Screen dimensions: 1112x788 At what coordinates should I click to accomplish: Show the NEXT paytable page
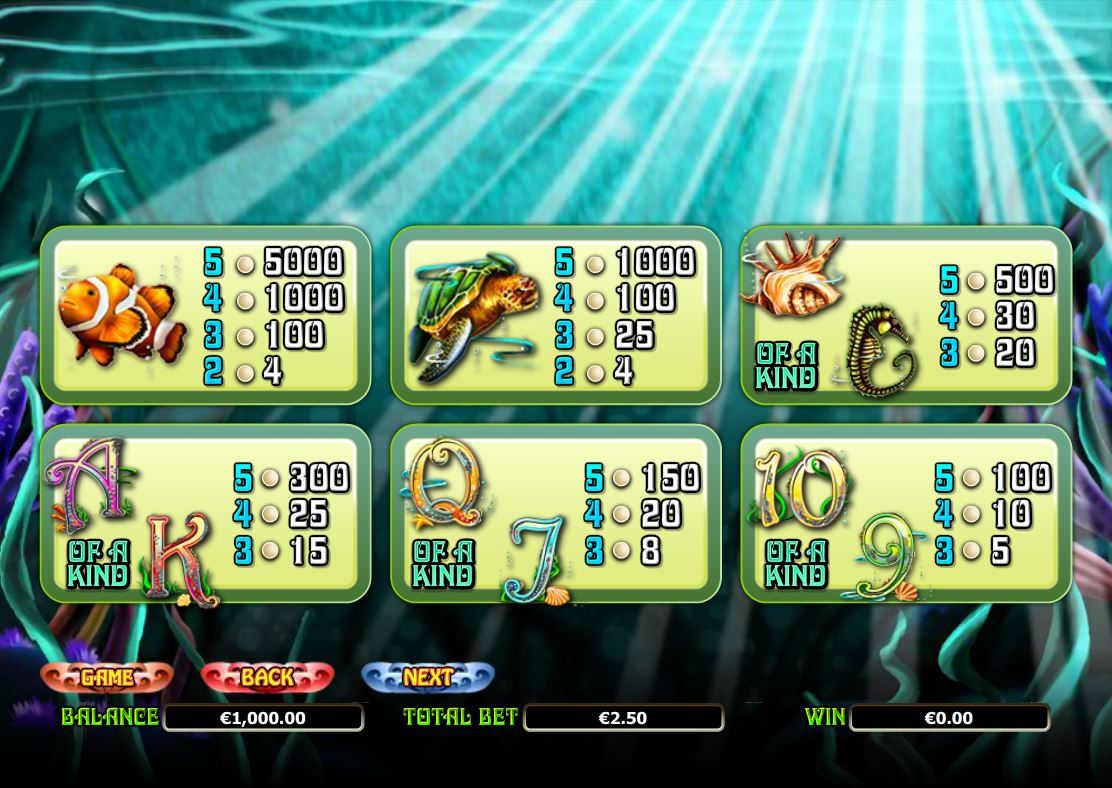pos(428,677)
